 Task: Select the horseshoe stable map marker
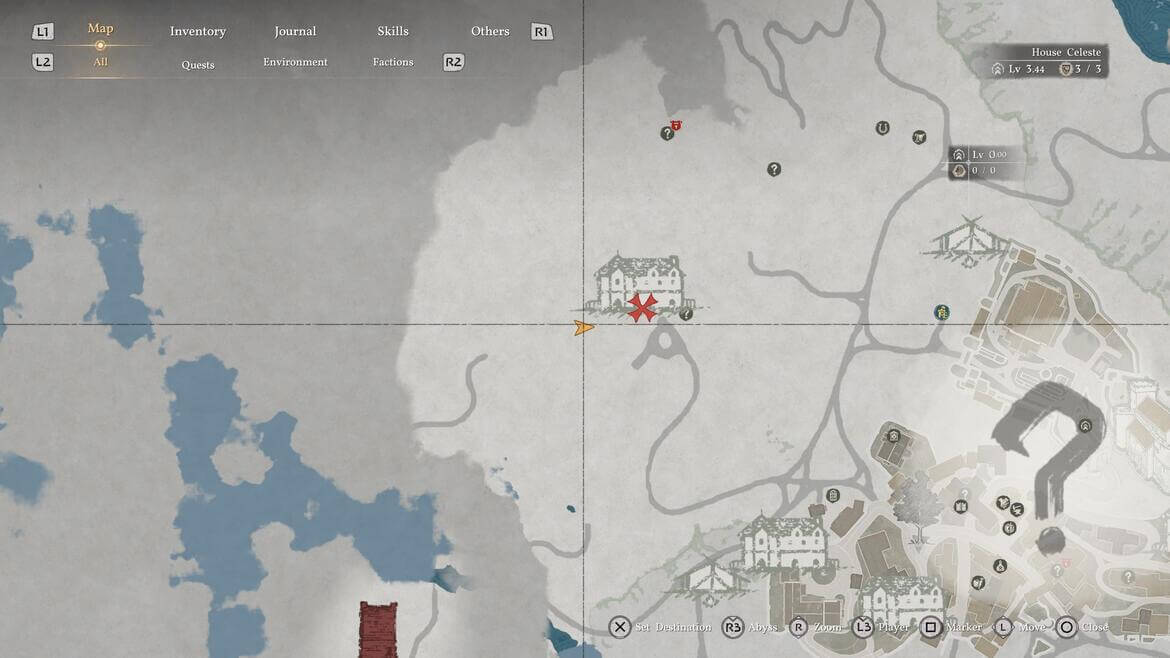pyautogui.click(x=882, y=128)
